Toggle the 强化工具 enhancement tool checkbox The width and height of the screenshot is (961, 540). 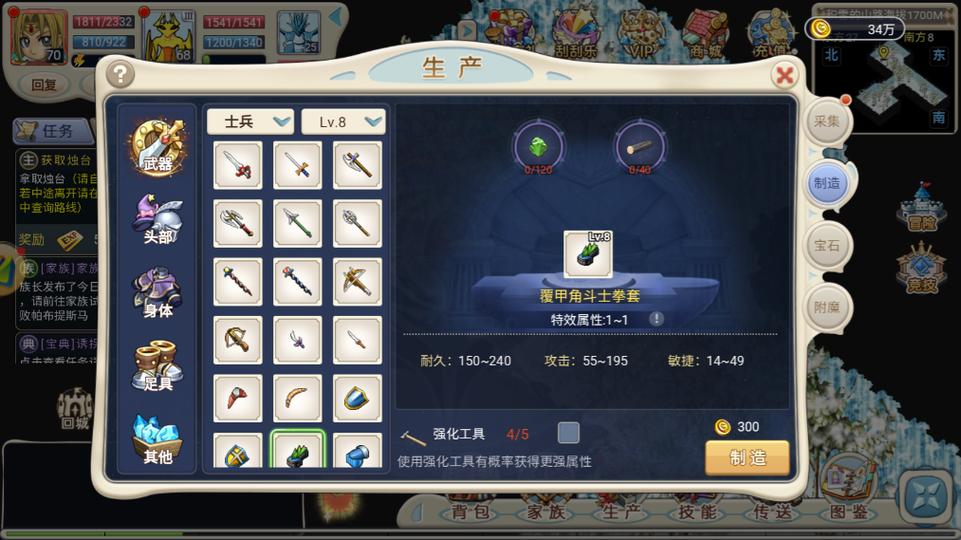coord(568,433)
